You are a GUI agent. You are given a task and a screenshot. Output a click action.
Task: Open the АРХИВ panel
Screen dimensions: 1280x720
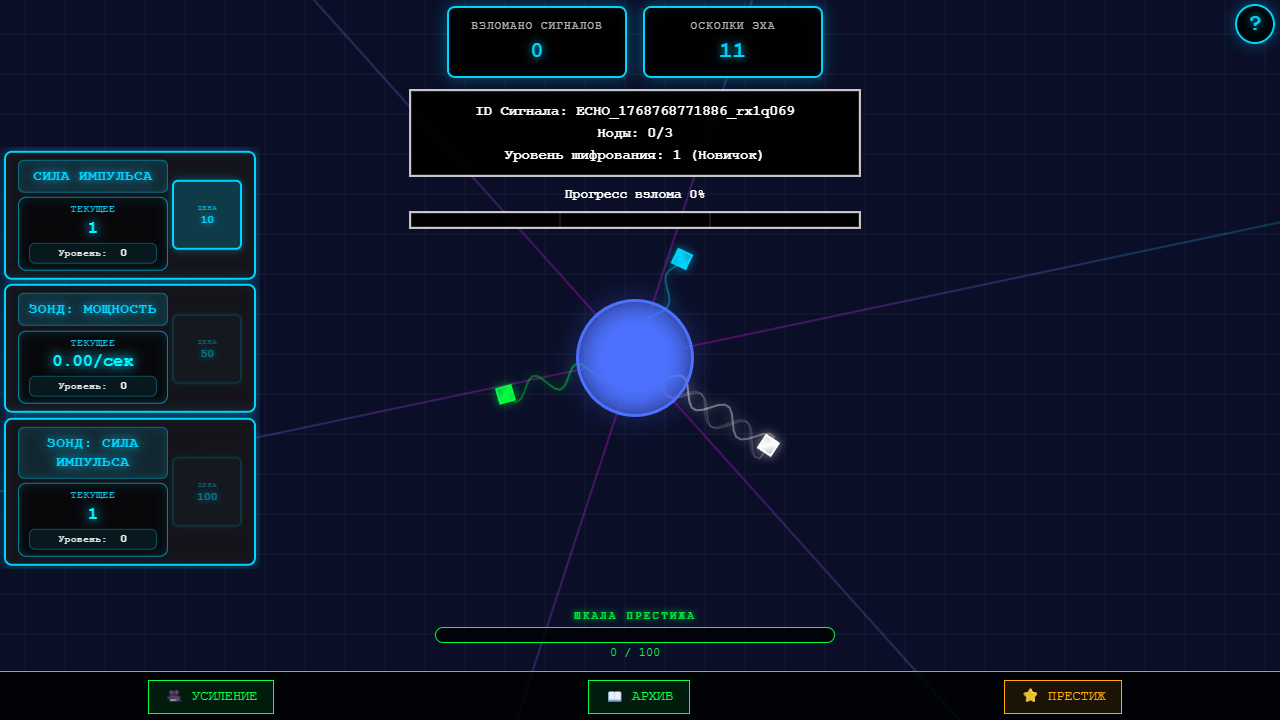pyautogui.click(x=638, y=697)
